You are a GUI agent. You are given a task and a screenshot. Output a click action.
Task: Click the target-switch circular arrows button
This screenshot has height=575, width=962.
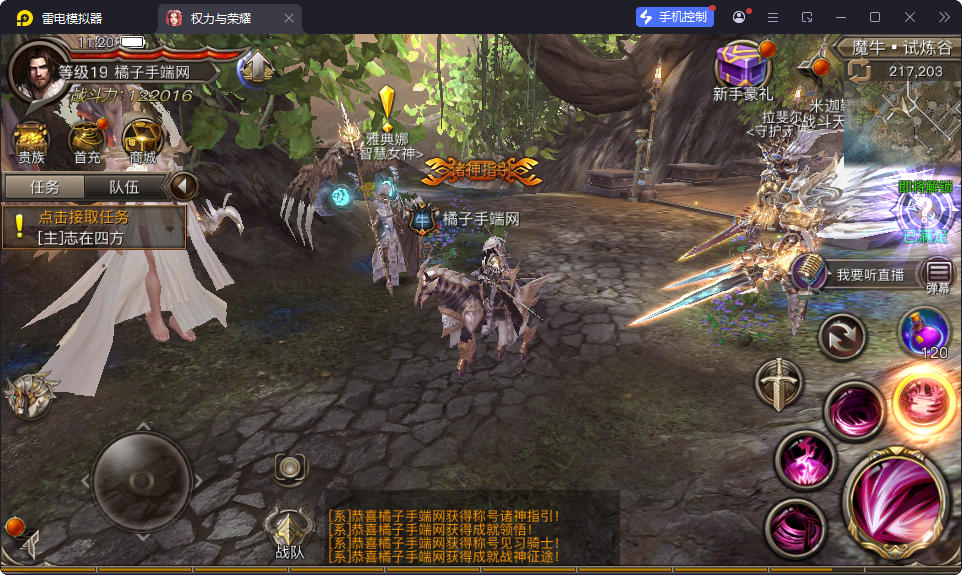(x=842, y=336)
